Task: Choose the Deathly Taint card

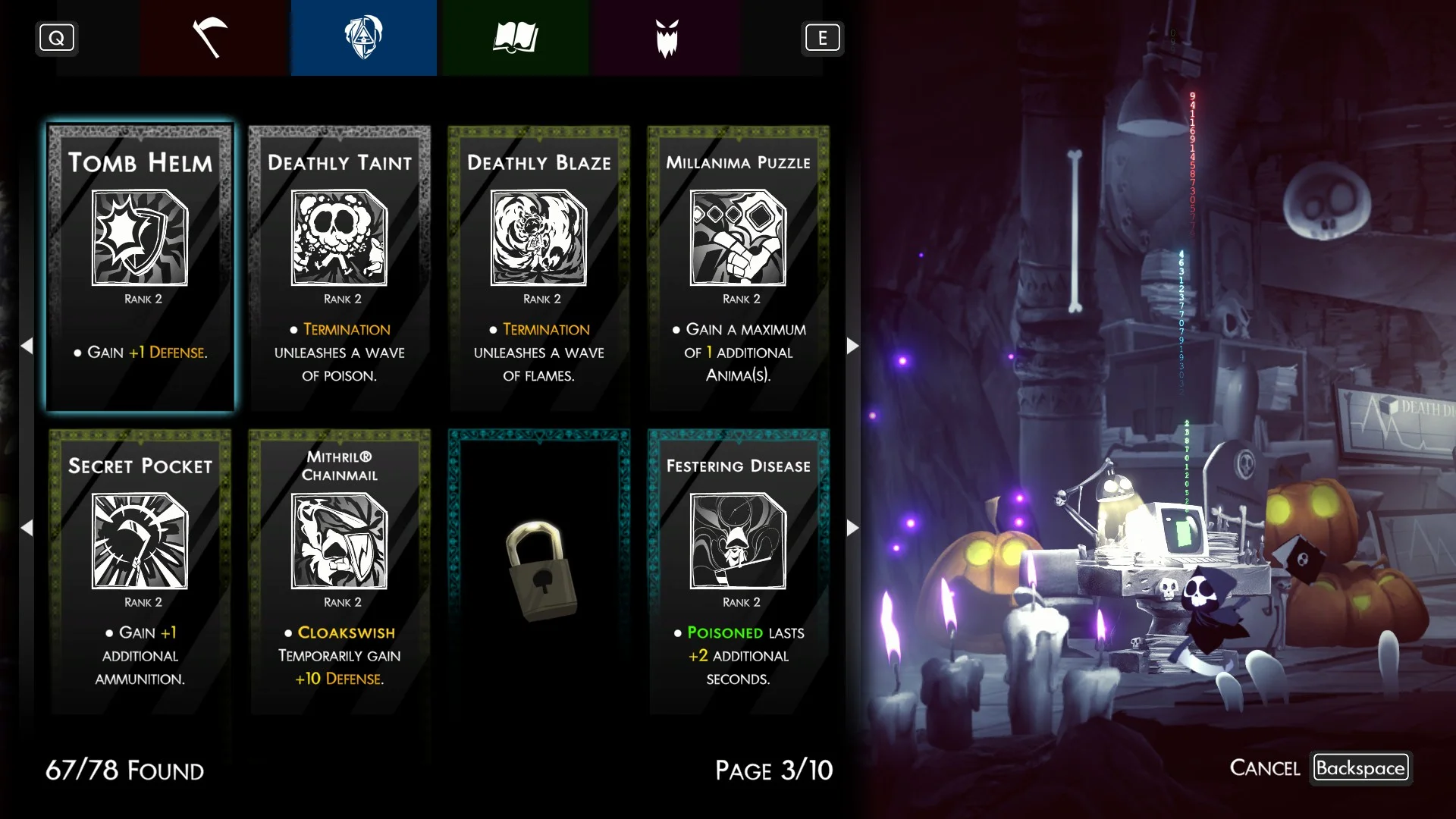Action: 340,268
